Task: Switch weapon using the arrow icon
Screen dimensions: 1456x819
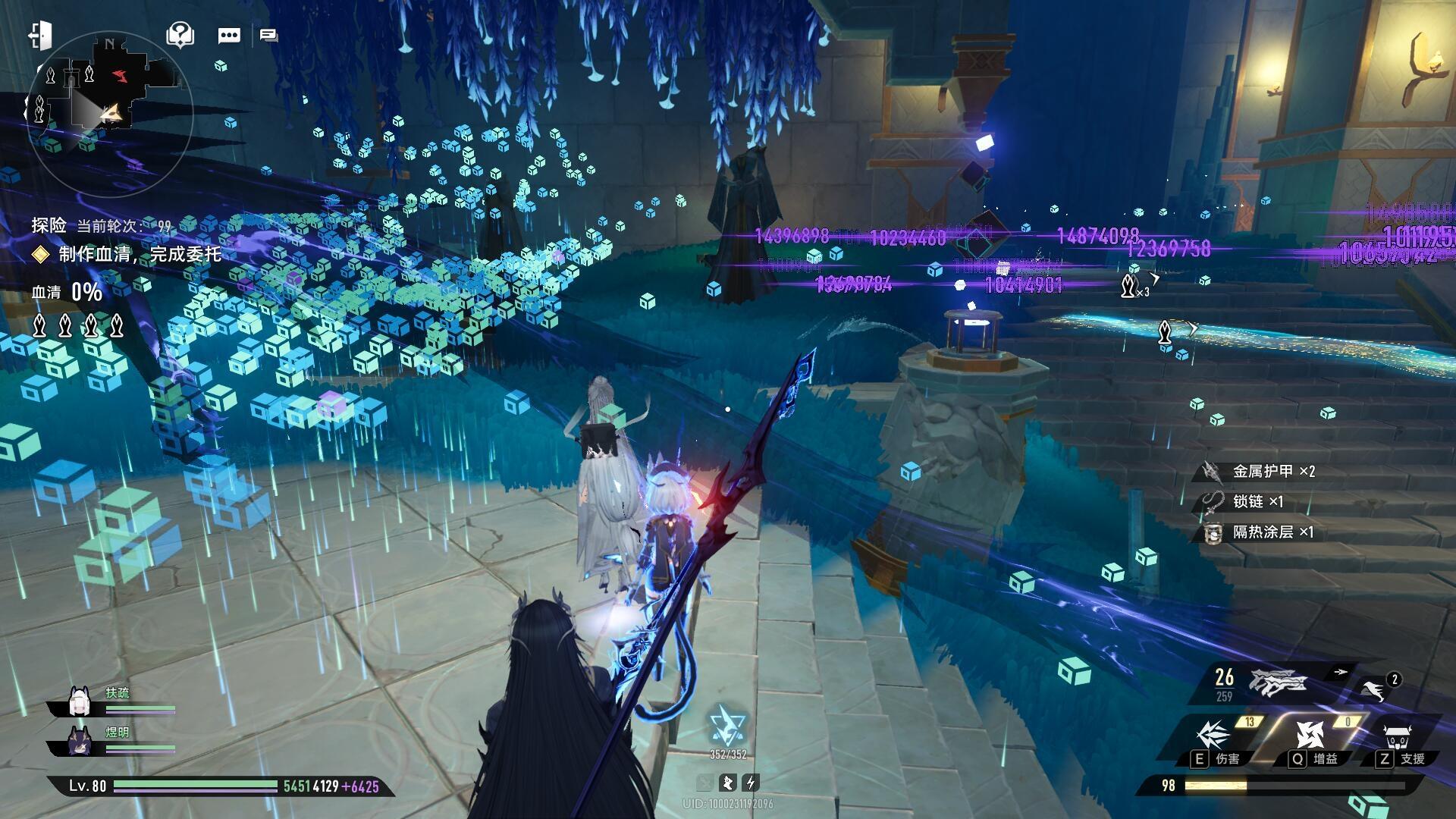Action: point(1341,672)
